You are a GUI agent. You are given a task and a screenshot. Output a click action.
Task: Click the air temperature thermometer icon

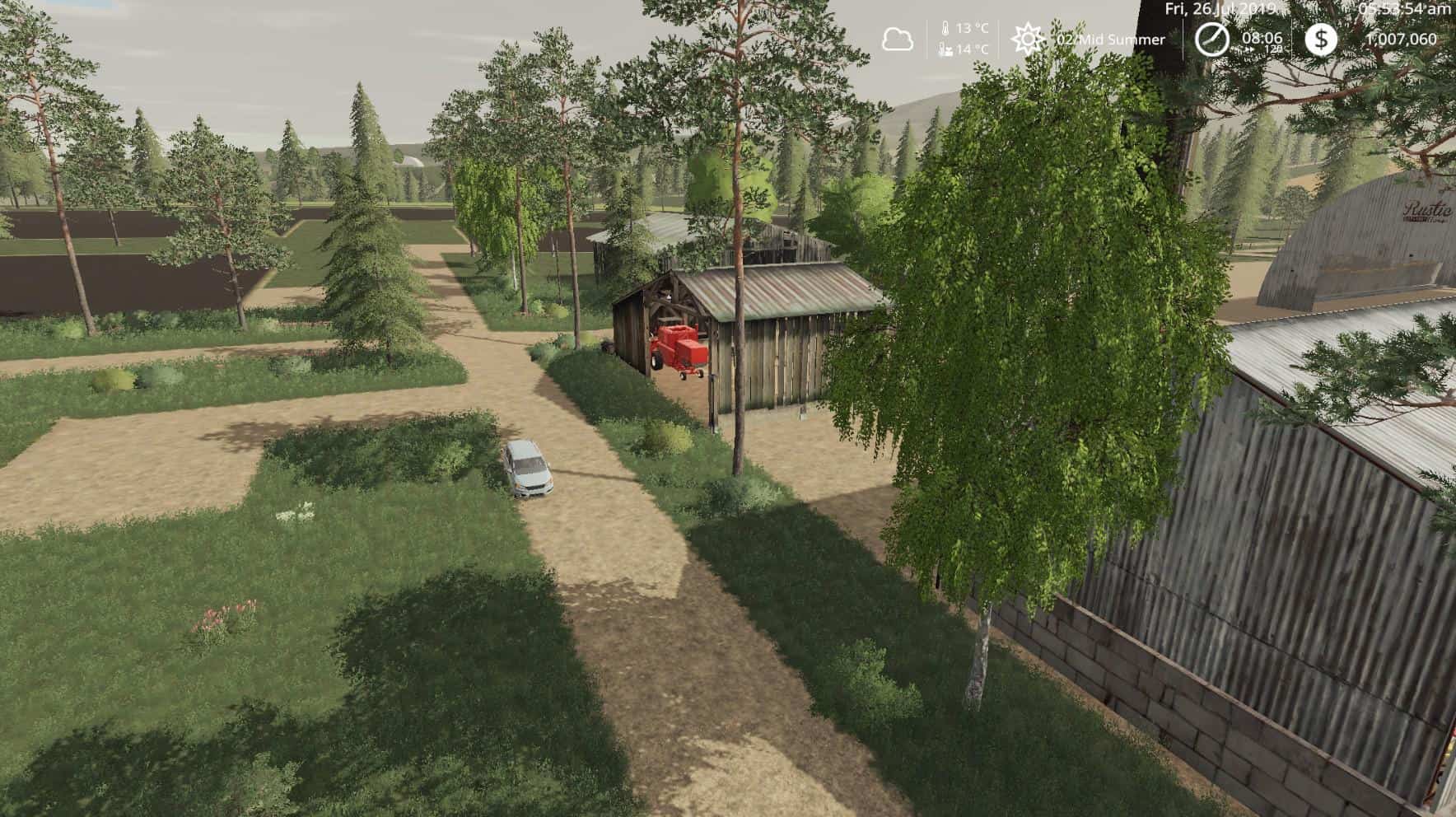pos(945,28)
